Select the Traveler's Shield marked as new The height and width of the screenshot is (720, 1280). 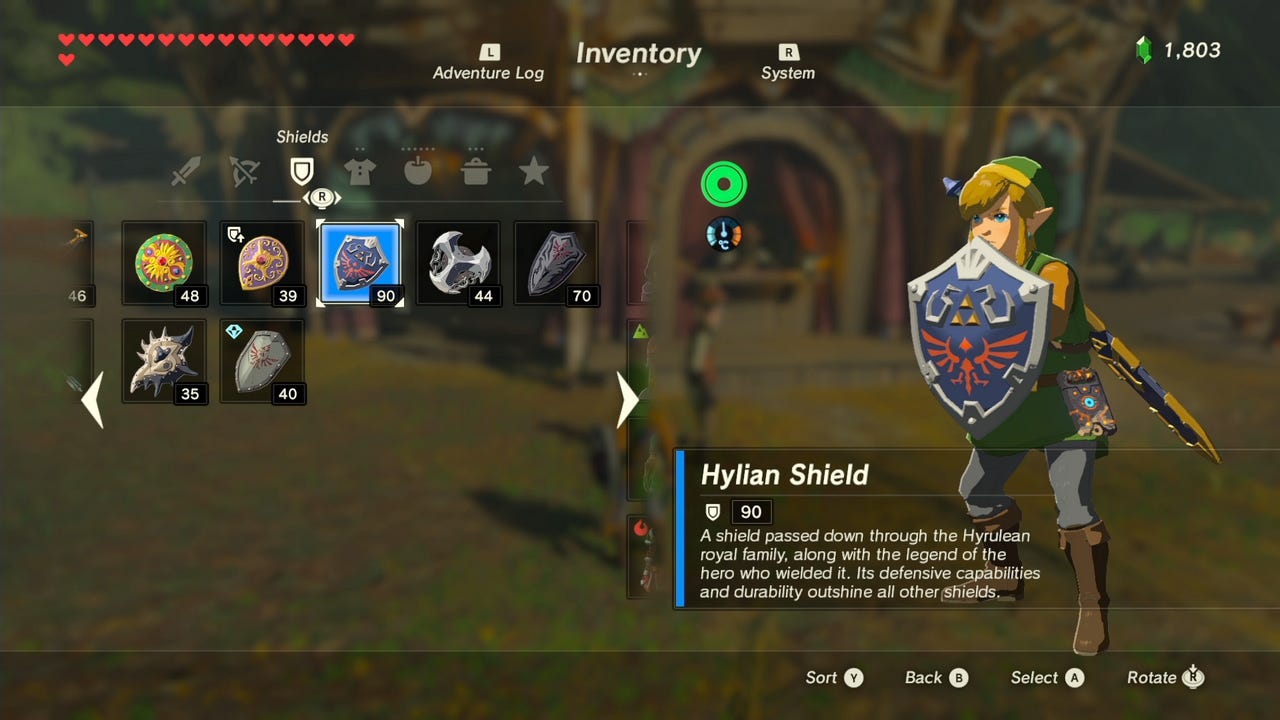(x=261, y=361)
